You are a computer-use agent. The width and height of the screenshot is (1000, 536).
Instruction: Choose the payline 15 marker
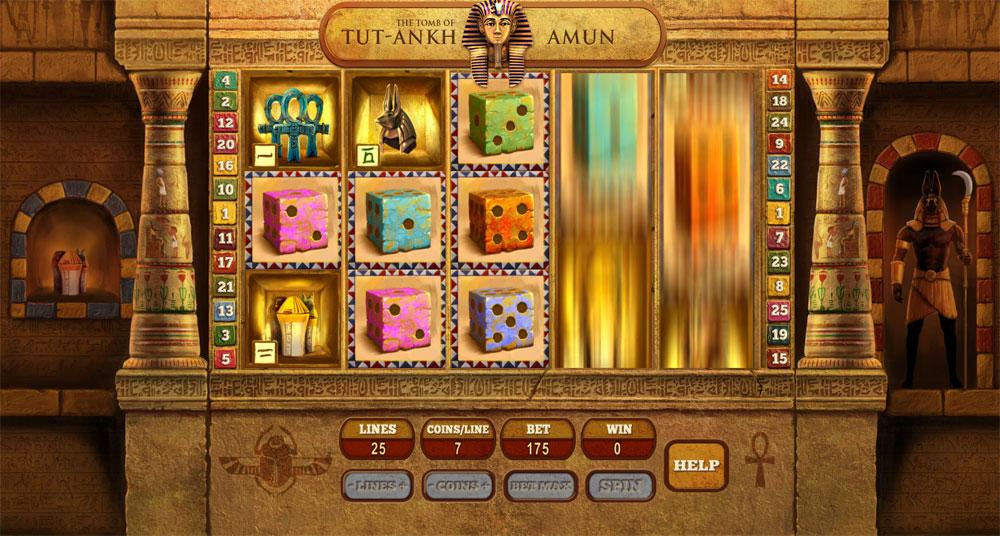pos(779,357)
